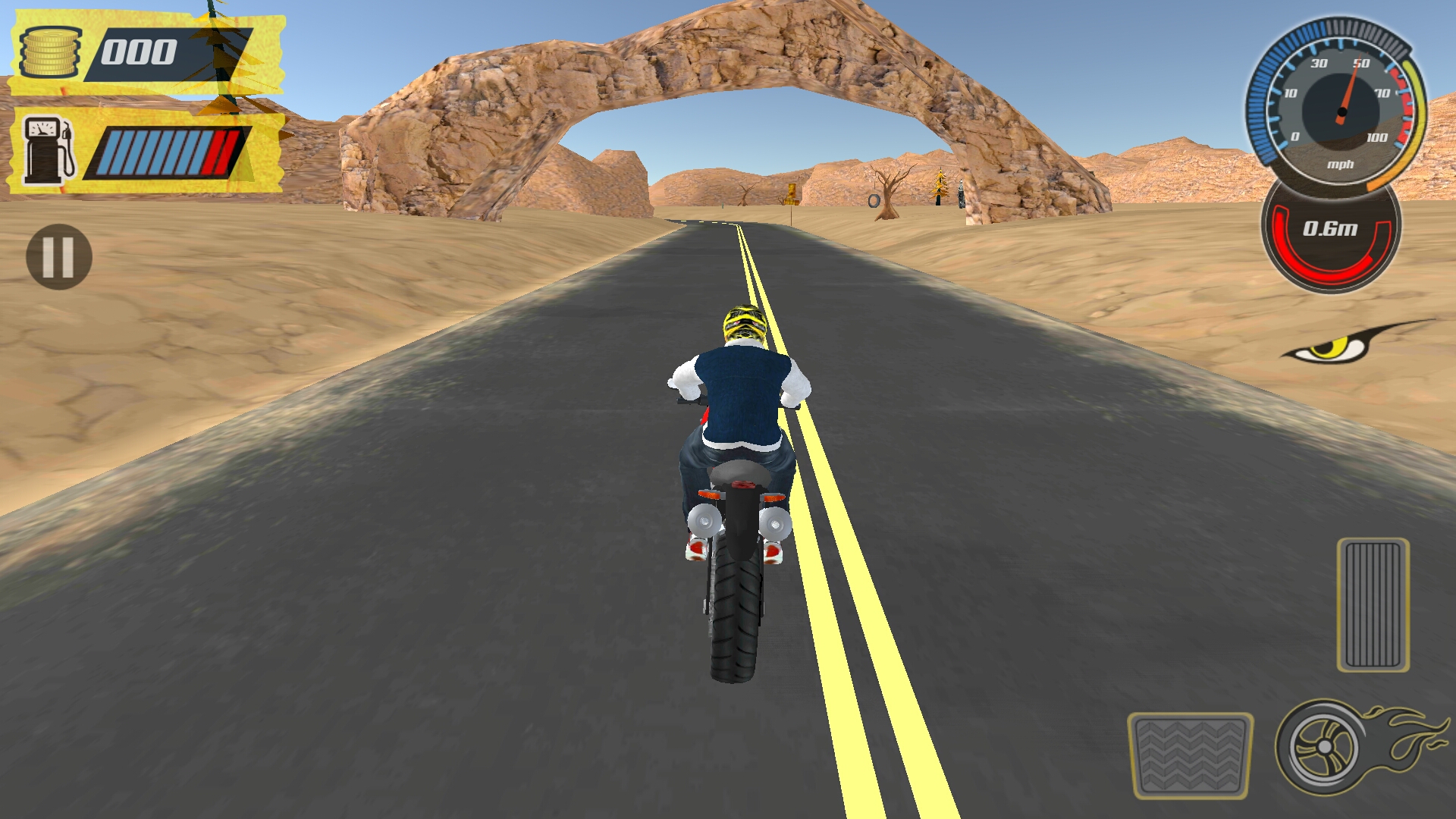Tap the tall accelerator pedal

1373,604
